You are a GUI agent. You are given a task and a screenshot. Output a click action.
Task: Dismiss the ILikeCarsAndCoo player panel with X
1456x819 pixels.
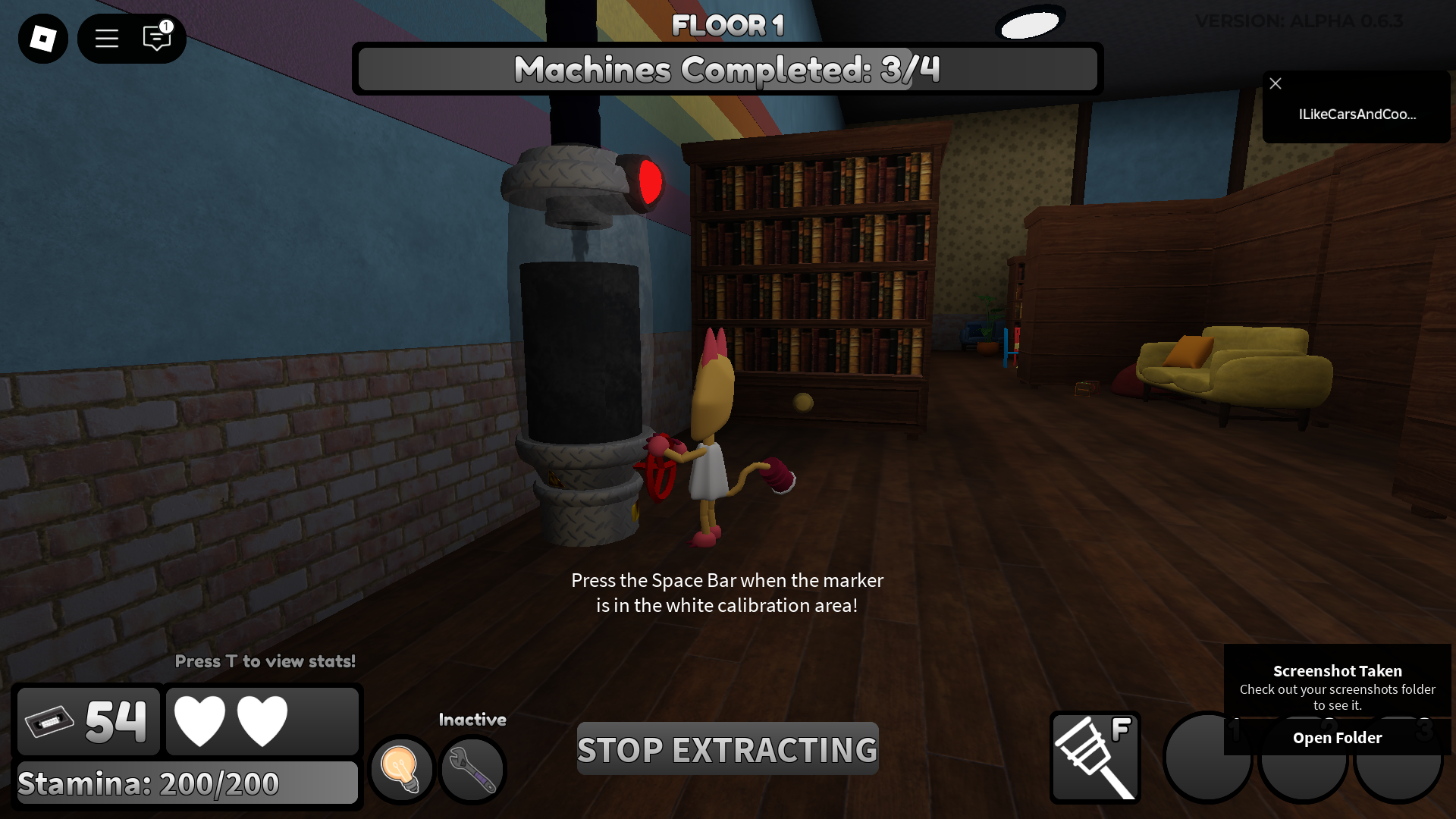point(1276,83)
